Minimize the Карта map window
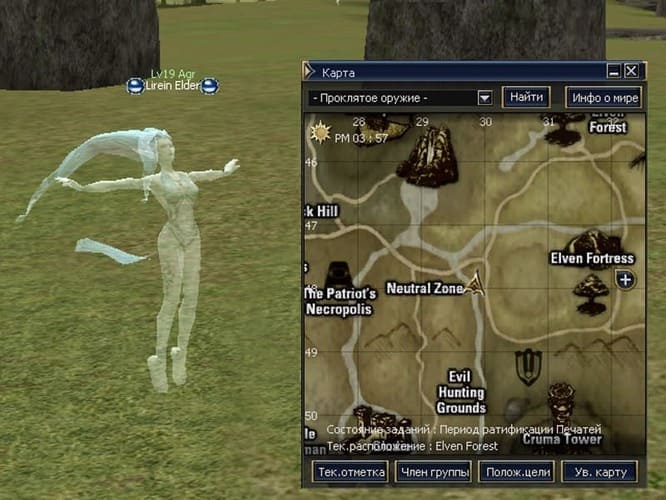666x500 pixels. [x=614, y=72]
